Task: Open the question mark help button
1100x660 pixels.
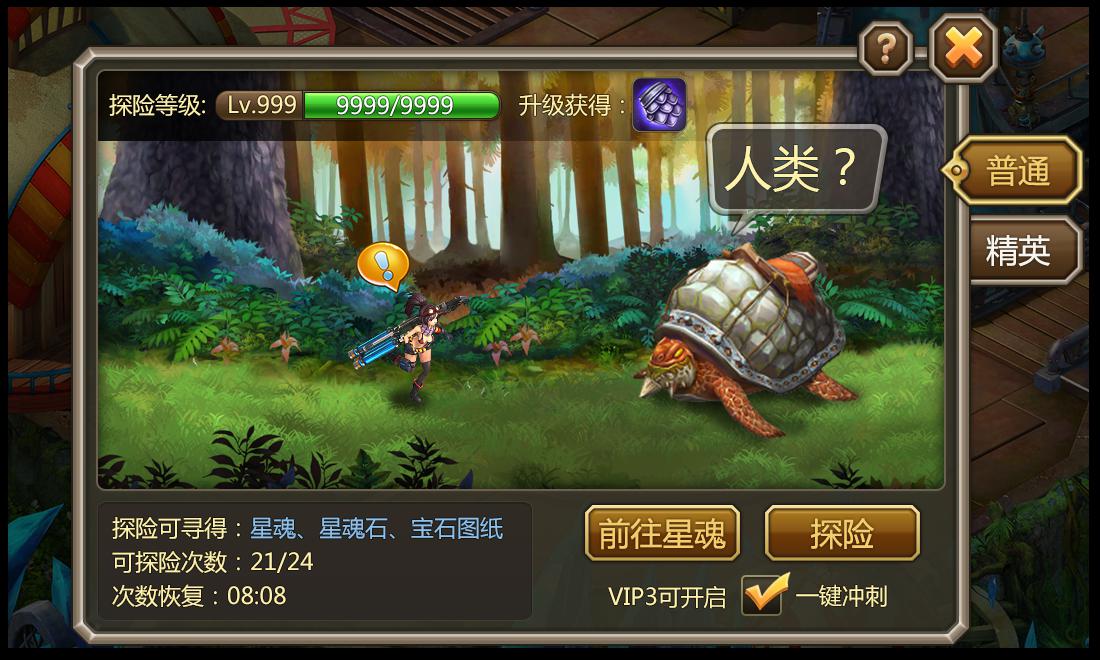Action: click(886, 47)
